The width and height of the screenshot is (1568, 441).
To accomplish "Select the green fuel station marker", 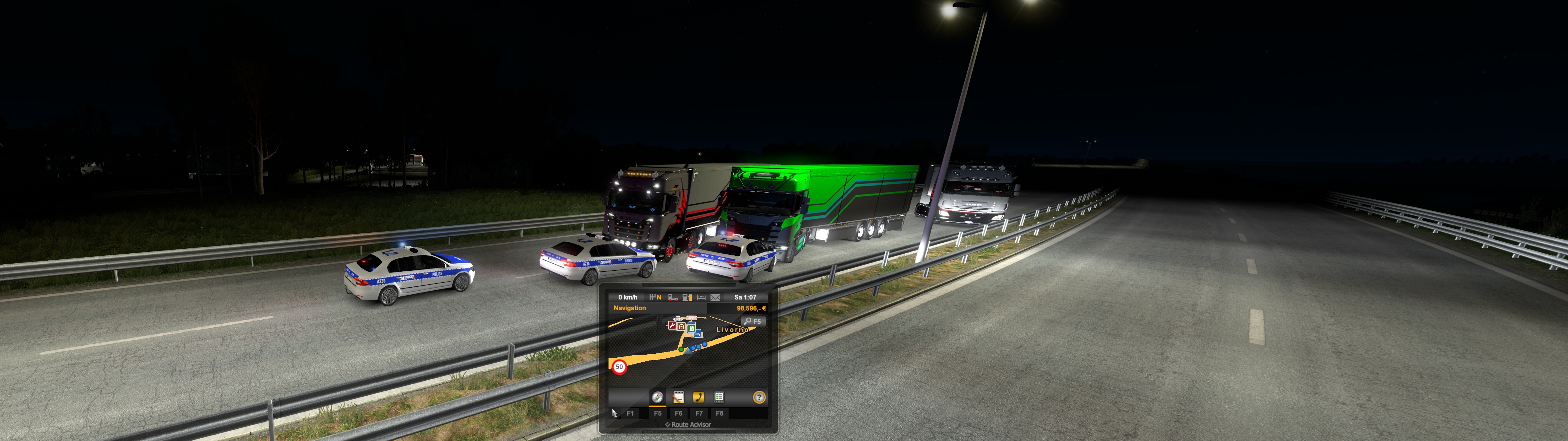I will point(691,329).
